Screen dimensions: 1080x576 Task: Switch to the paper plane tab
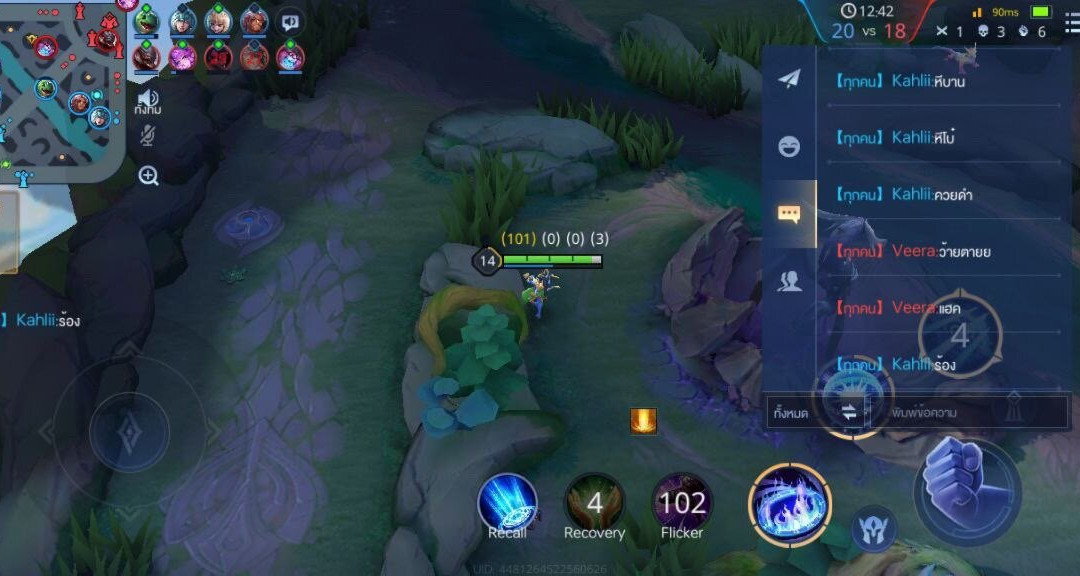pyautogui.click(x=789, y=79)
